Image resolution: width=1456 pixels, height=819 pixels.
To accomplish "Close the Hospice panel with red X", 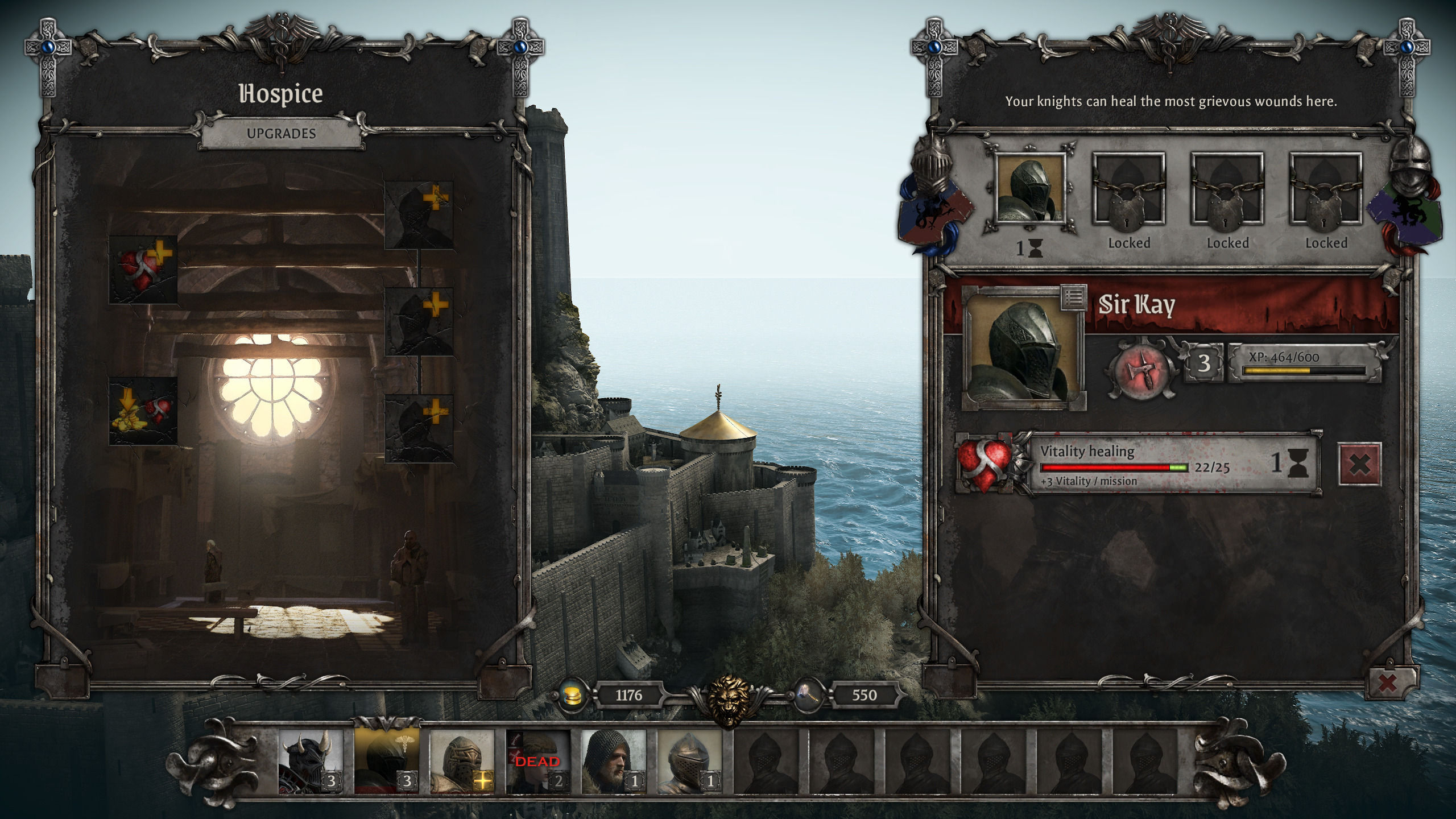I will pos(1387,683).
